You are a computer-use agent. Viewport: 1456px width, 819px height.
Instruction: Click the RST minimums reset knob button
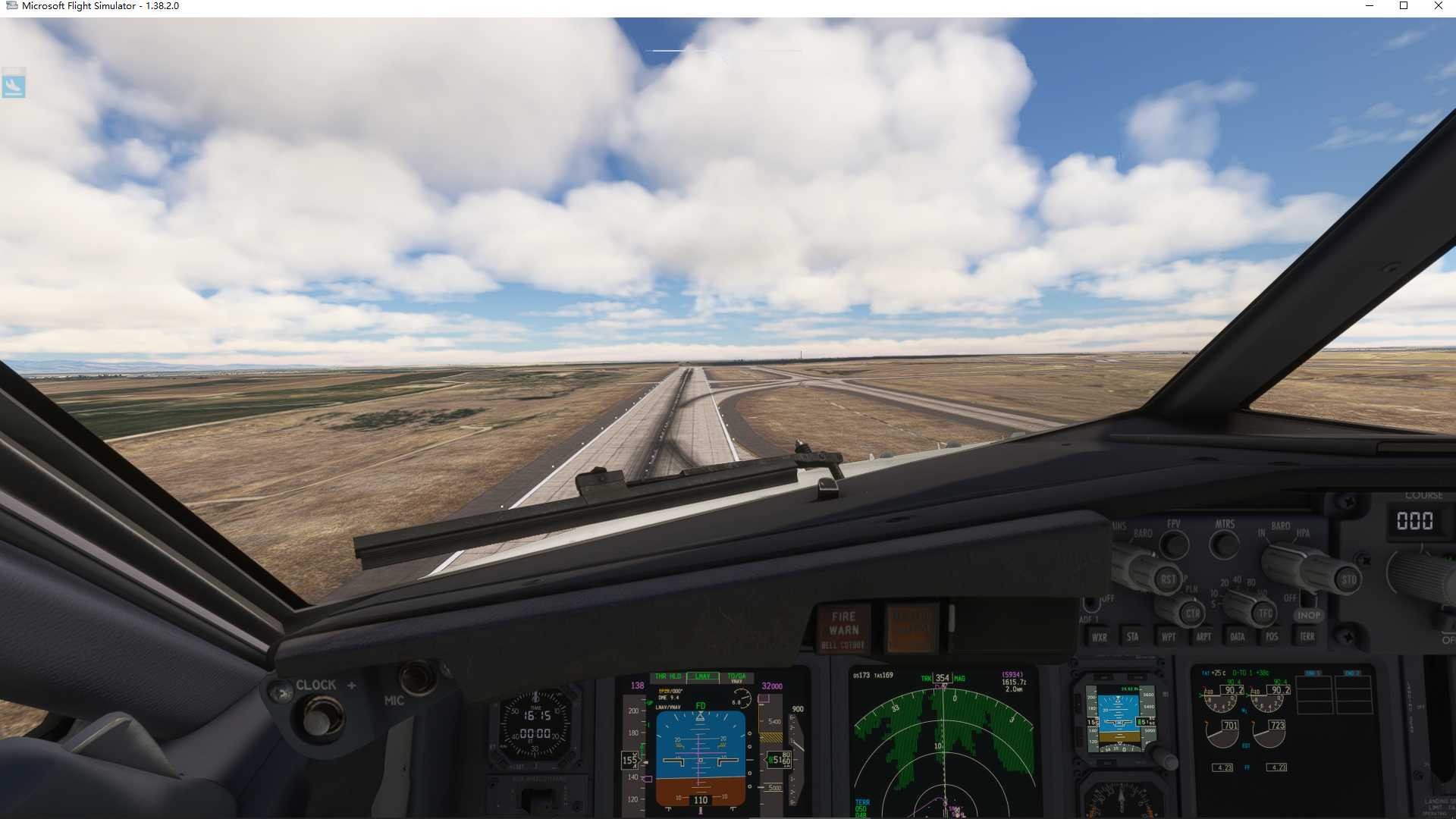tap(1169, 580)
